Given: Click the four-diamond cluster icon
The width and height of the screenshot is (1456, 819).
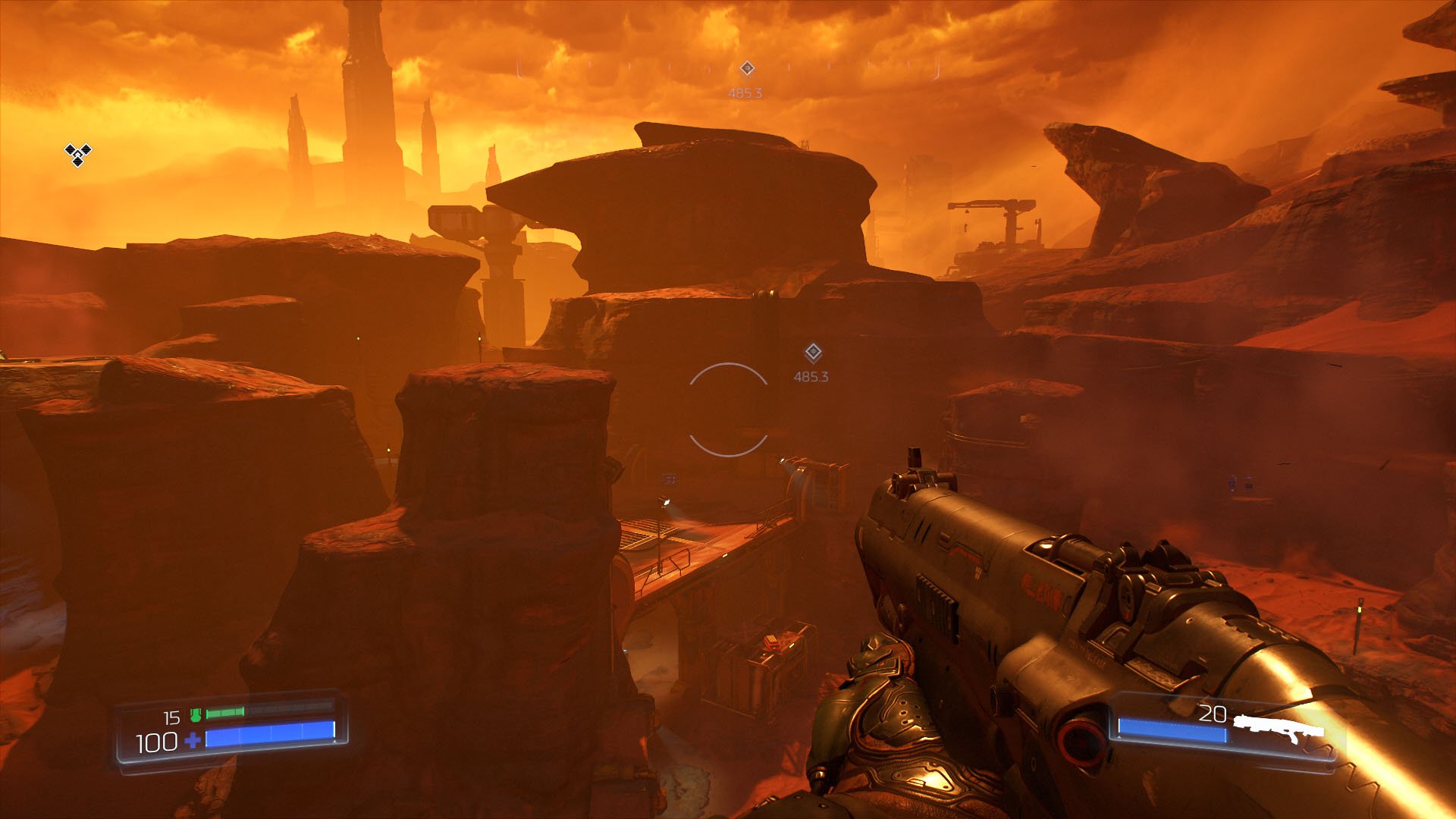Looking at the screenshot, I should coord(77,154).
